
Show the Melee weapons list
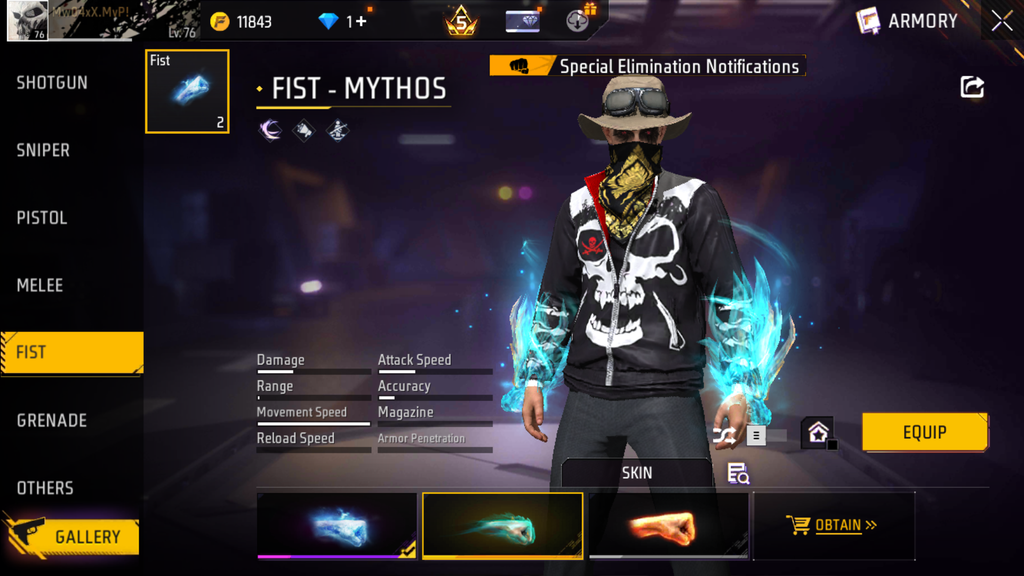pos(40,286)
